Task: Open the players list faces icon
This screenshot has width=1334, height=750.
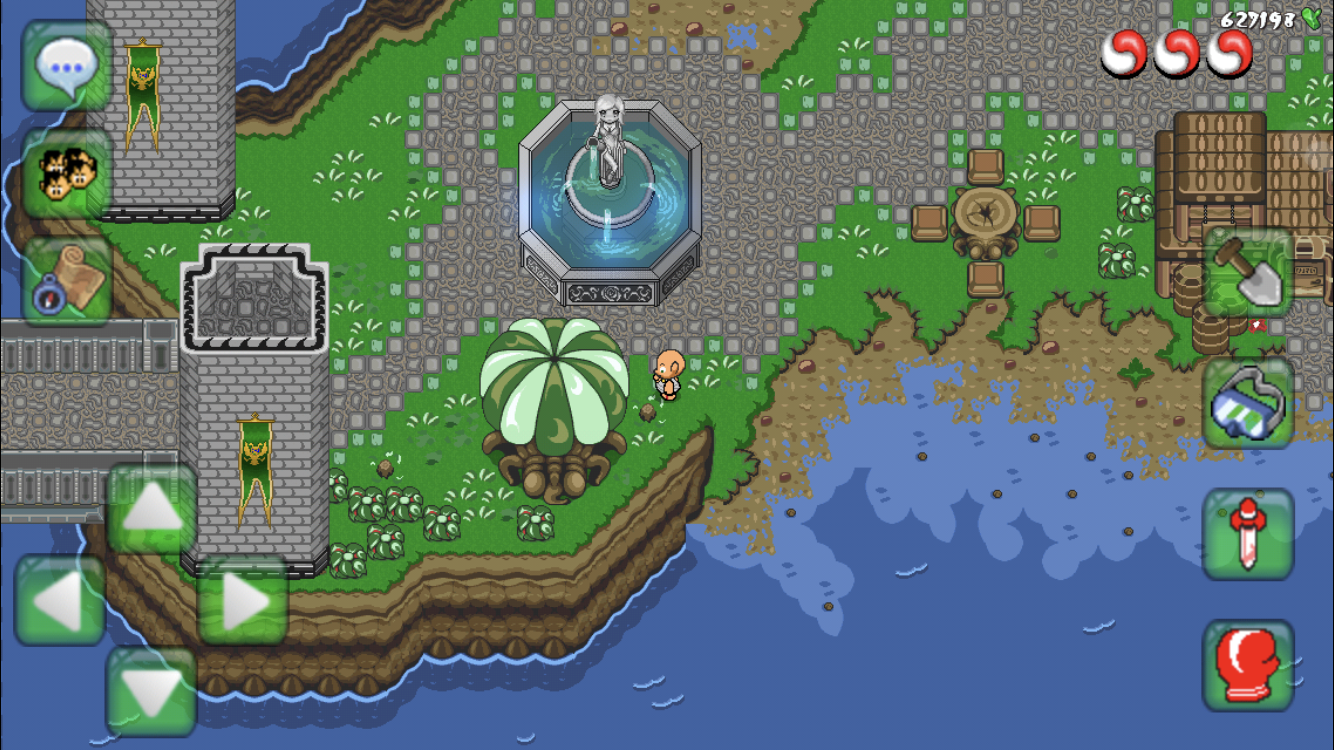Action: pyautogui.click(x=66, y=173)
